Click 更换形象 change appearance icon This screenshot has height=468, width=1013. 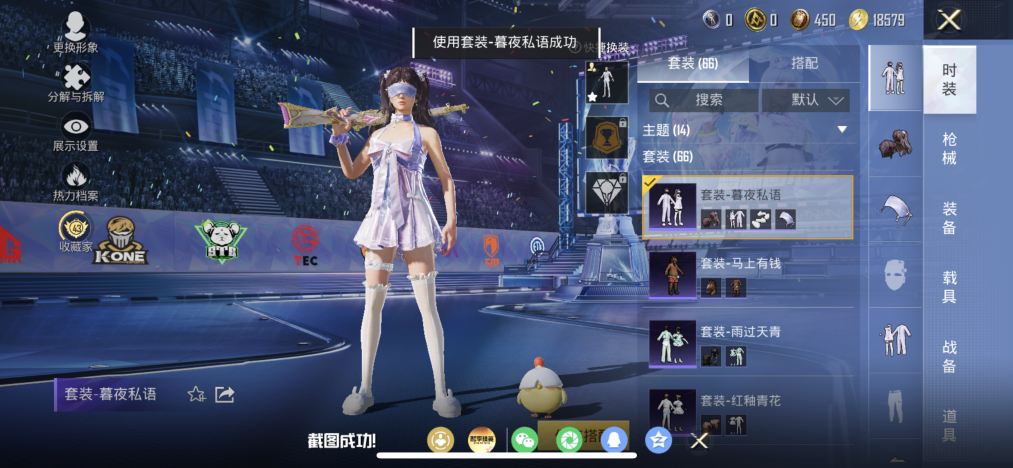coord(76,34)
